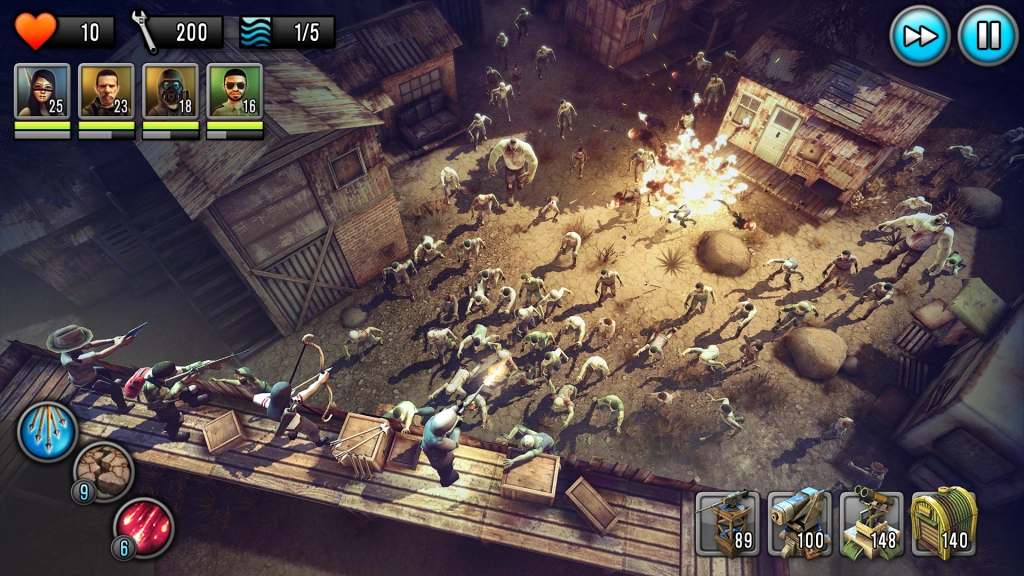
Task: Pause the game
Action: pos(987,36)
